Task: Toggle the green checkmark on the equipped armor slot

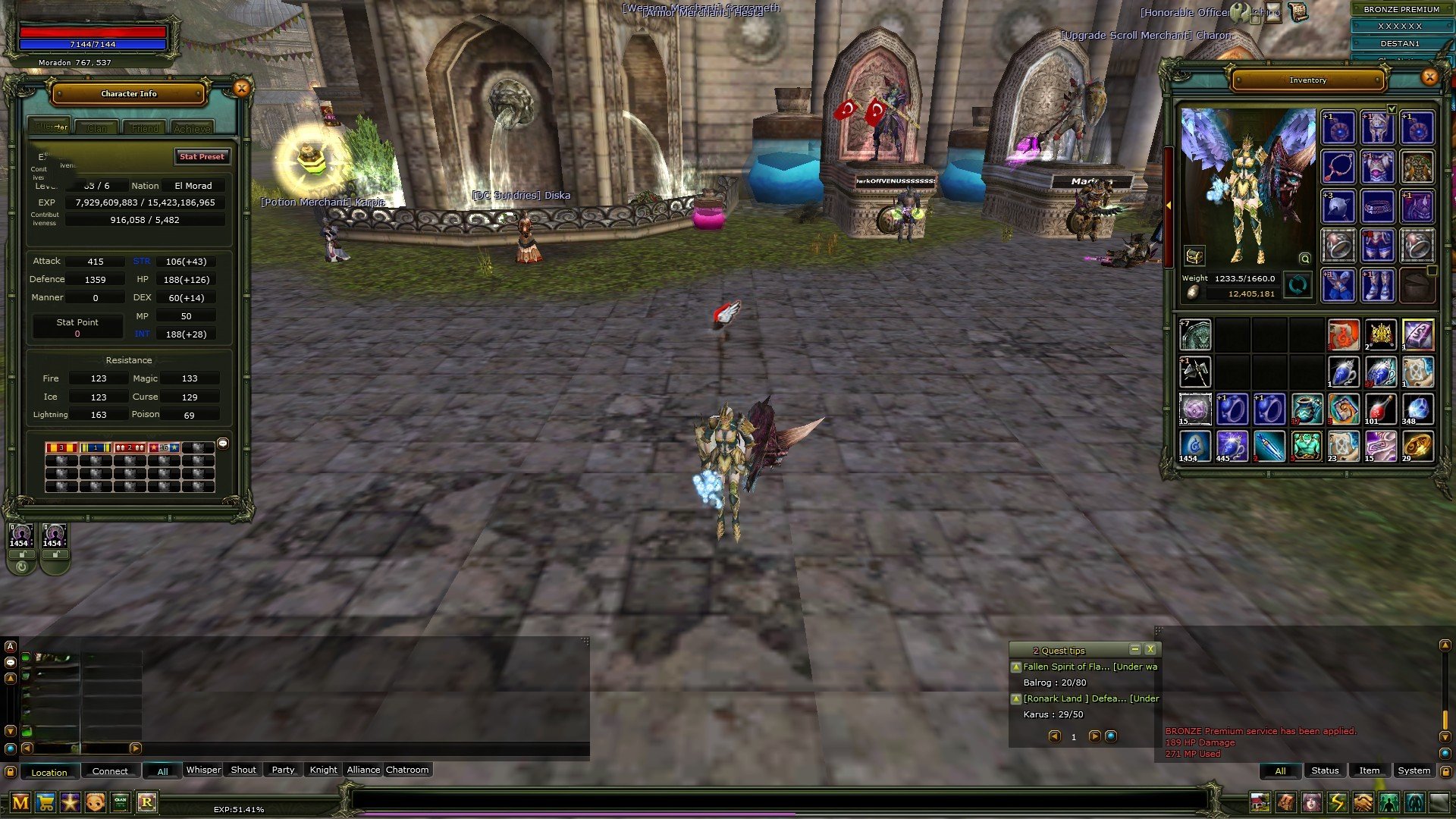Action: 1392,110
